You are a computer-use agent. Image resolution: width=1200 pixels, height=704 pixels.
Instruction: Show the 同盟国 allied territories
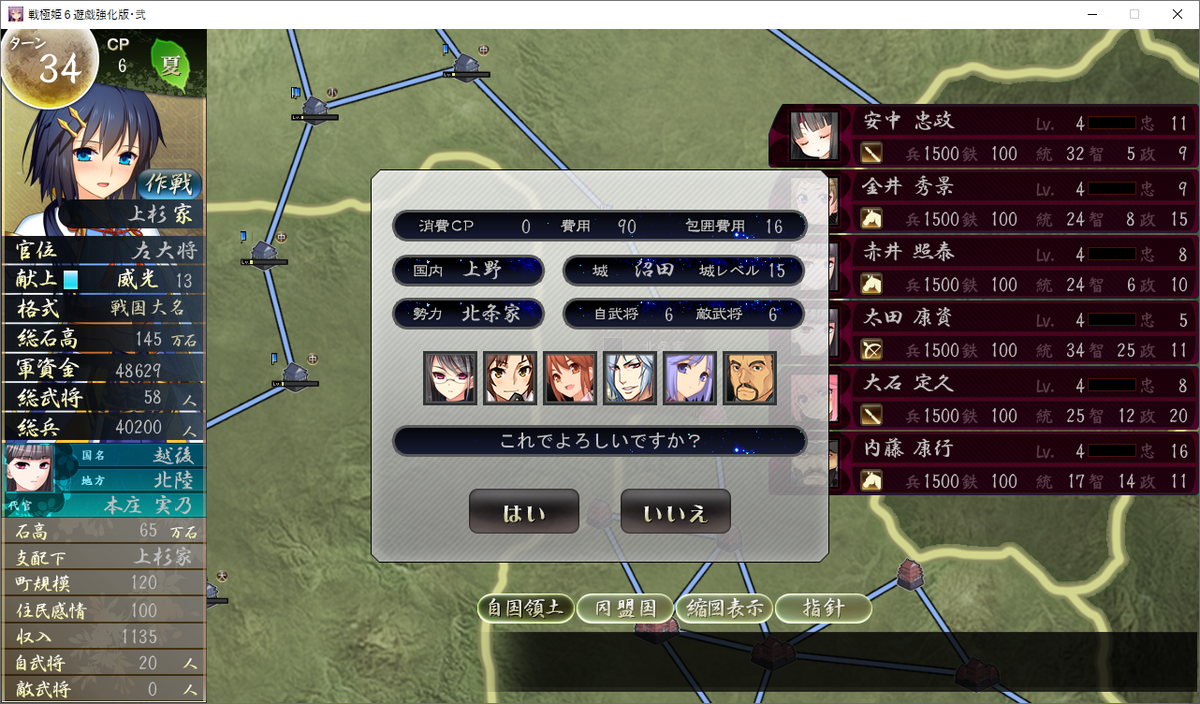(625, 608)
